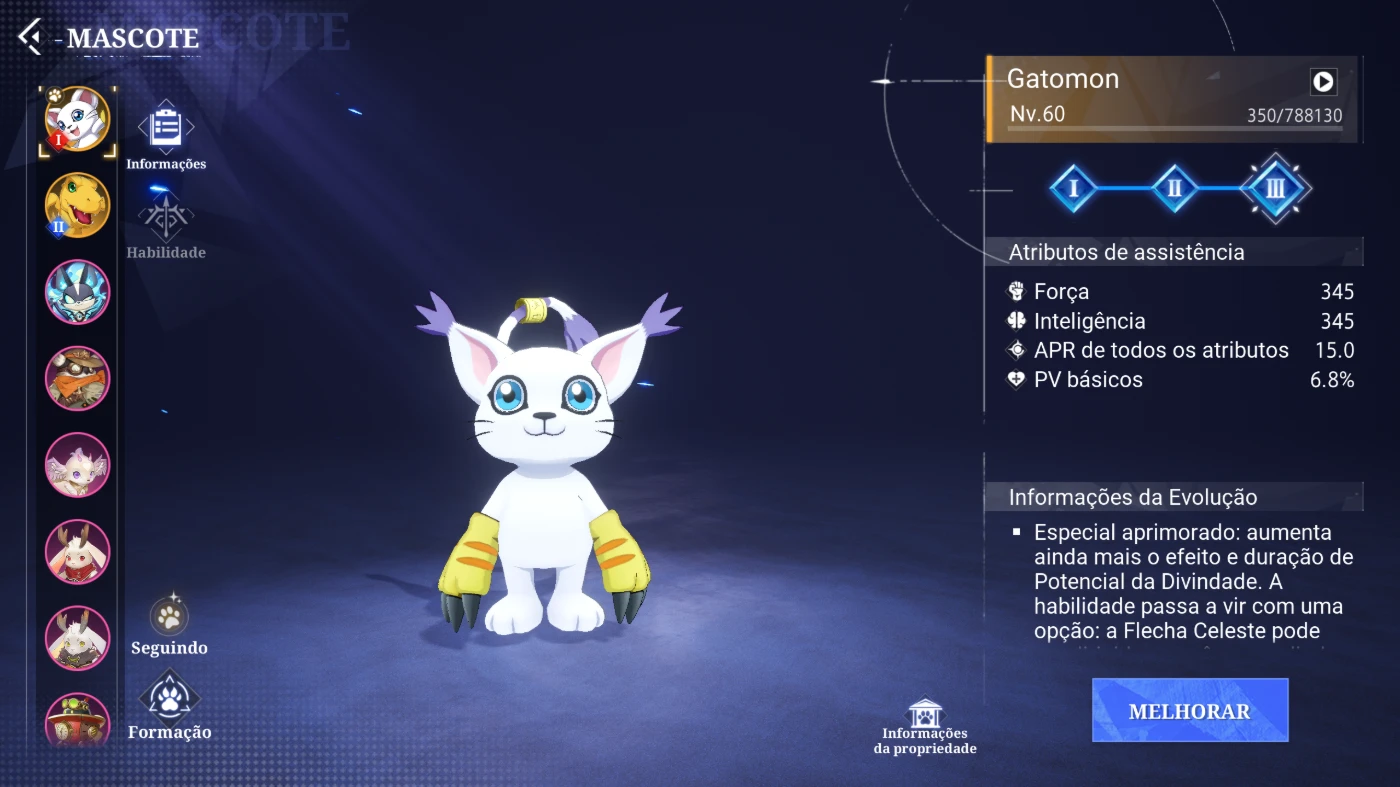Open the Formação menu
Image resolution: width=1400 pixels, height=787 pixels.
tap(169, 705)
